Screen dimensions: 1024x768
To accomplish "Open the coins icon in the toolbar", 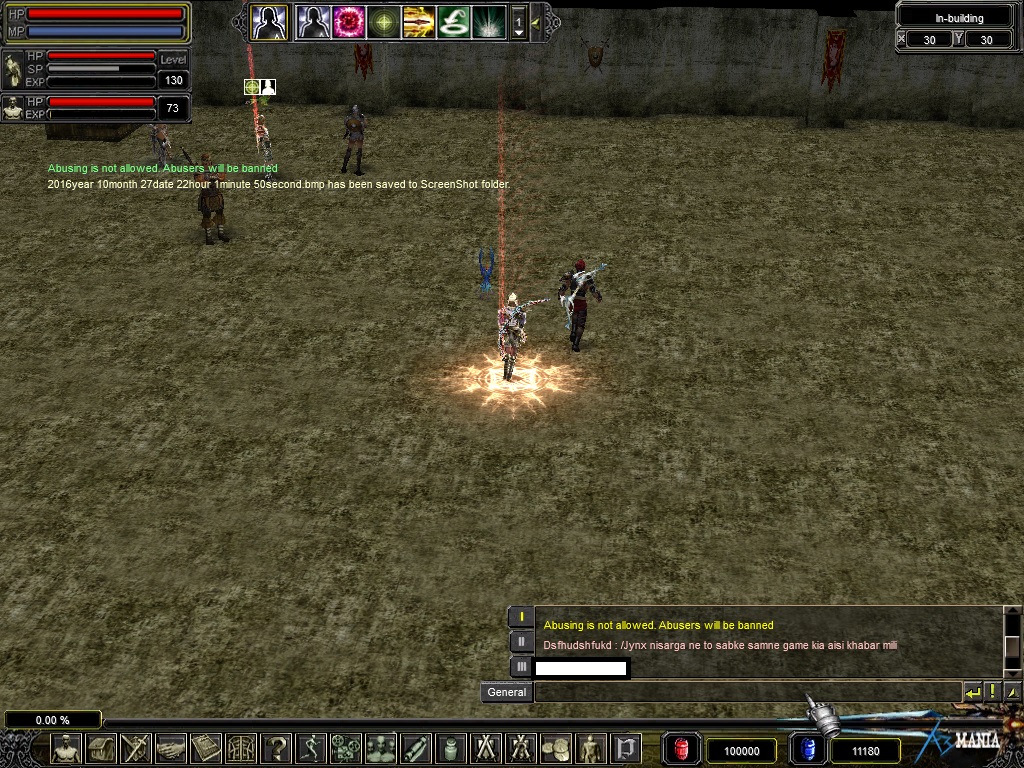I will point(555,748).
